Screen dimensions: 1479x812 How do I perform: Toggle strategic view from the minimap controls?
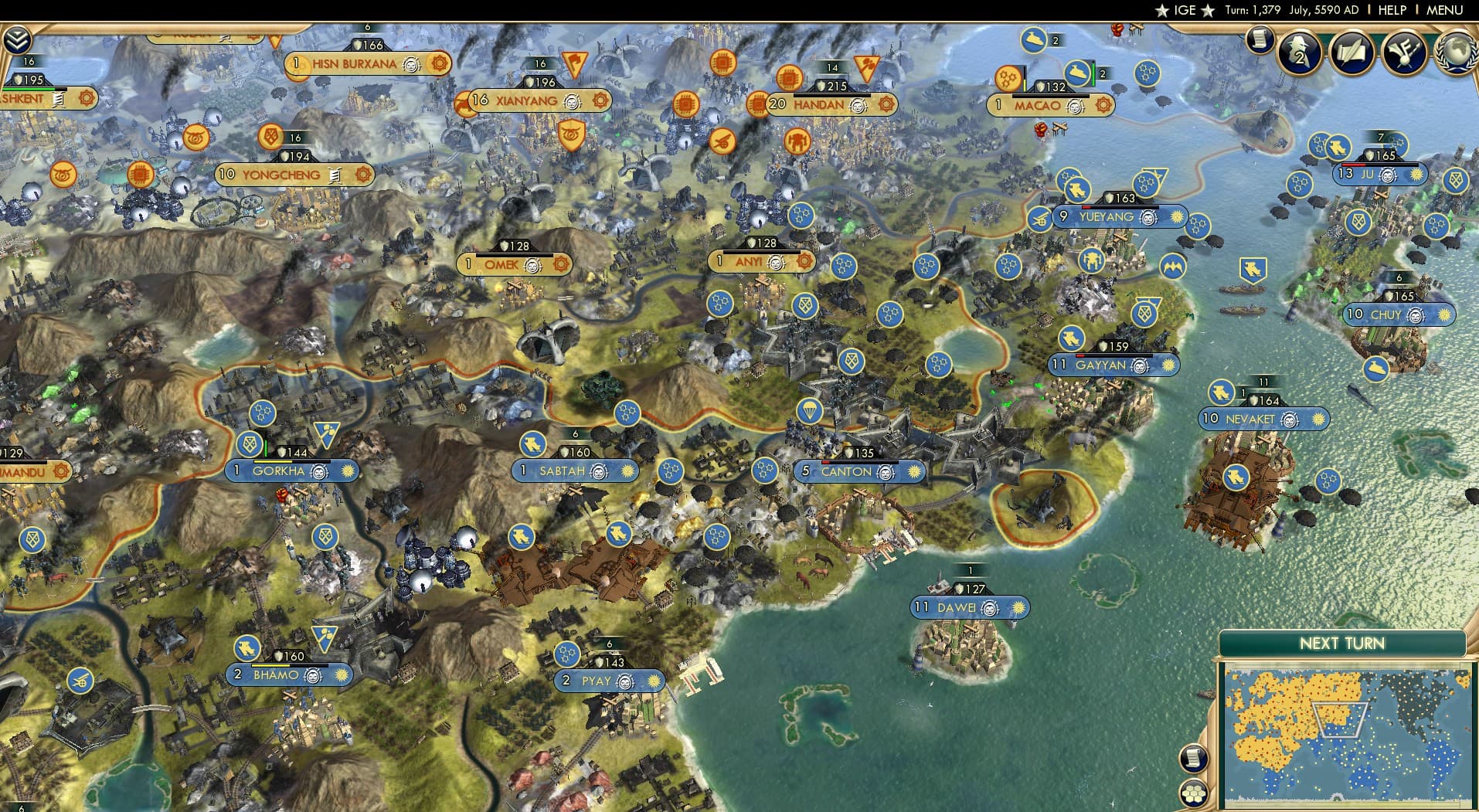[x=1194, y=794]
